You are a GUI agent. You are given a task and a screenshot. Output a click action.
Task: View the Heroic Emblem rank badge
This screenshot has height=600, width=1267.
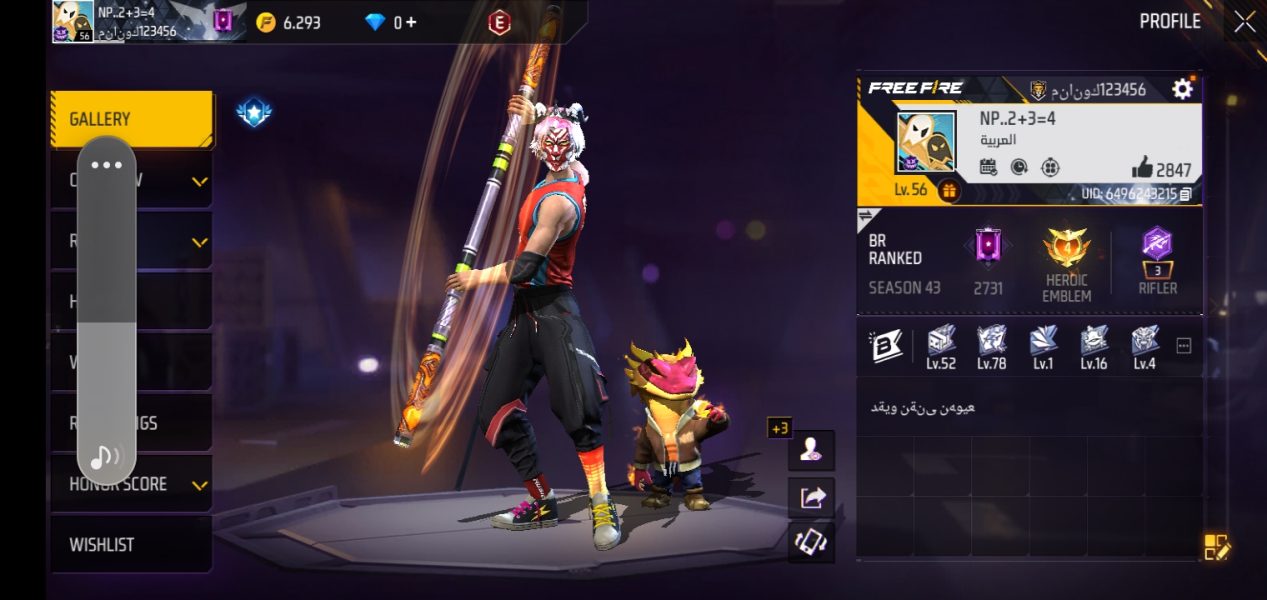pyautogui.click(x=1065, y=248)
